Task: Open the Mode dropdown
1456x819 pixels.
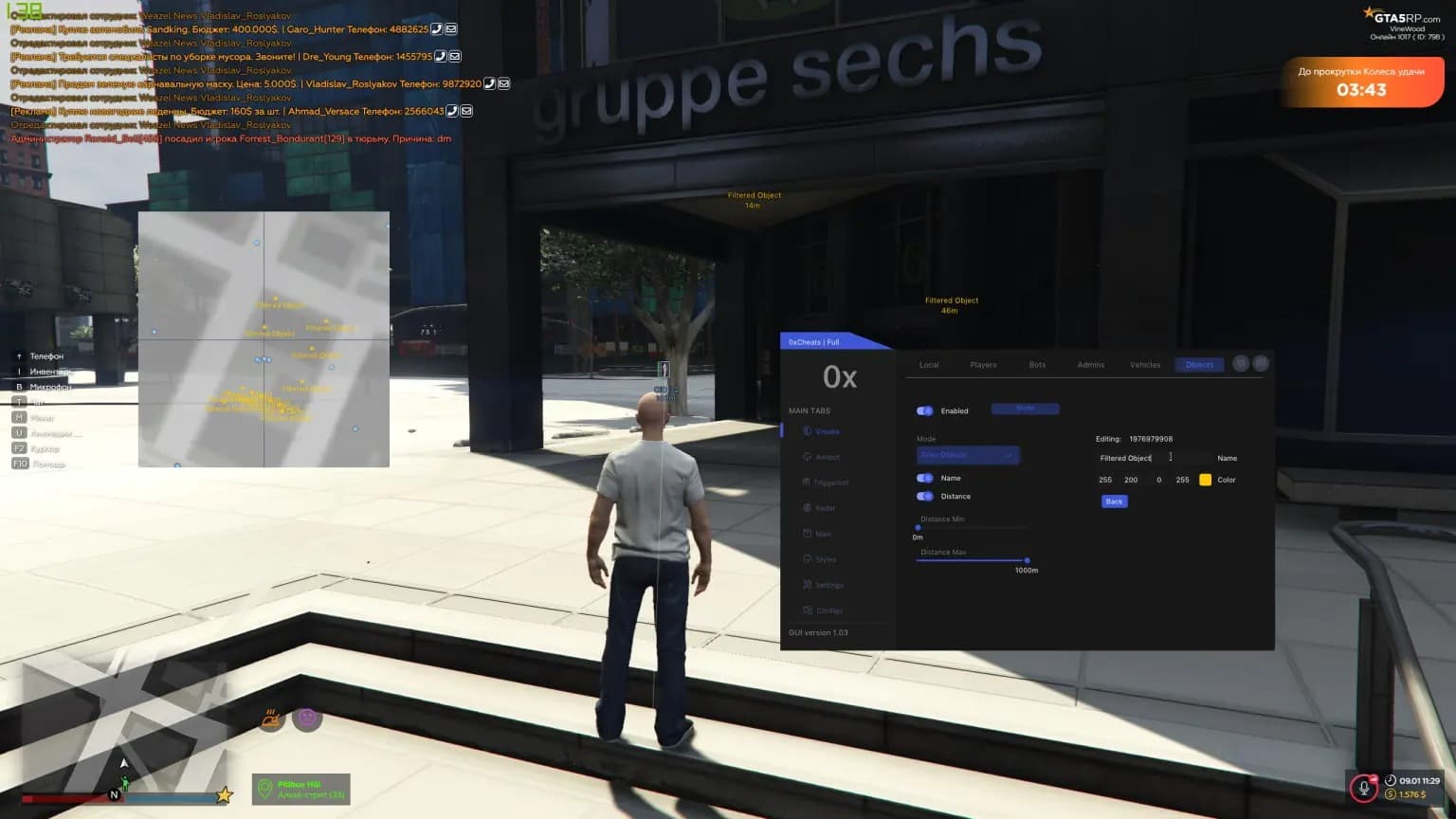Action: point(968,455)
